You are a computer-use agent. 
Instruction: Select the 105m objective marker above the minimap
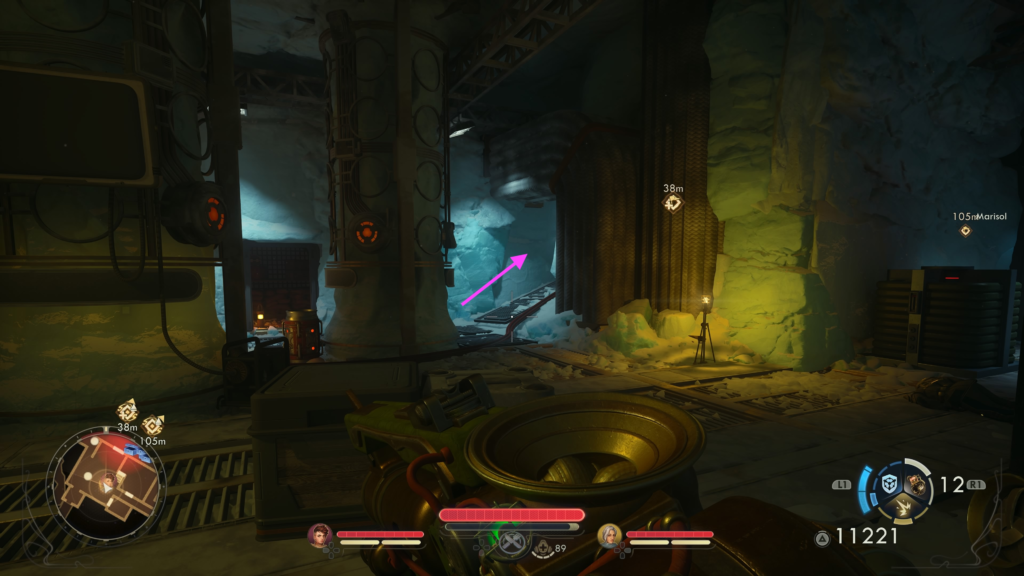point(153,425)
